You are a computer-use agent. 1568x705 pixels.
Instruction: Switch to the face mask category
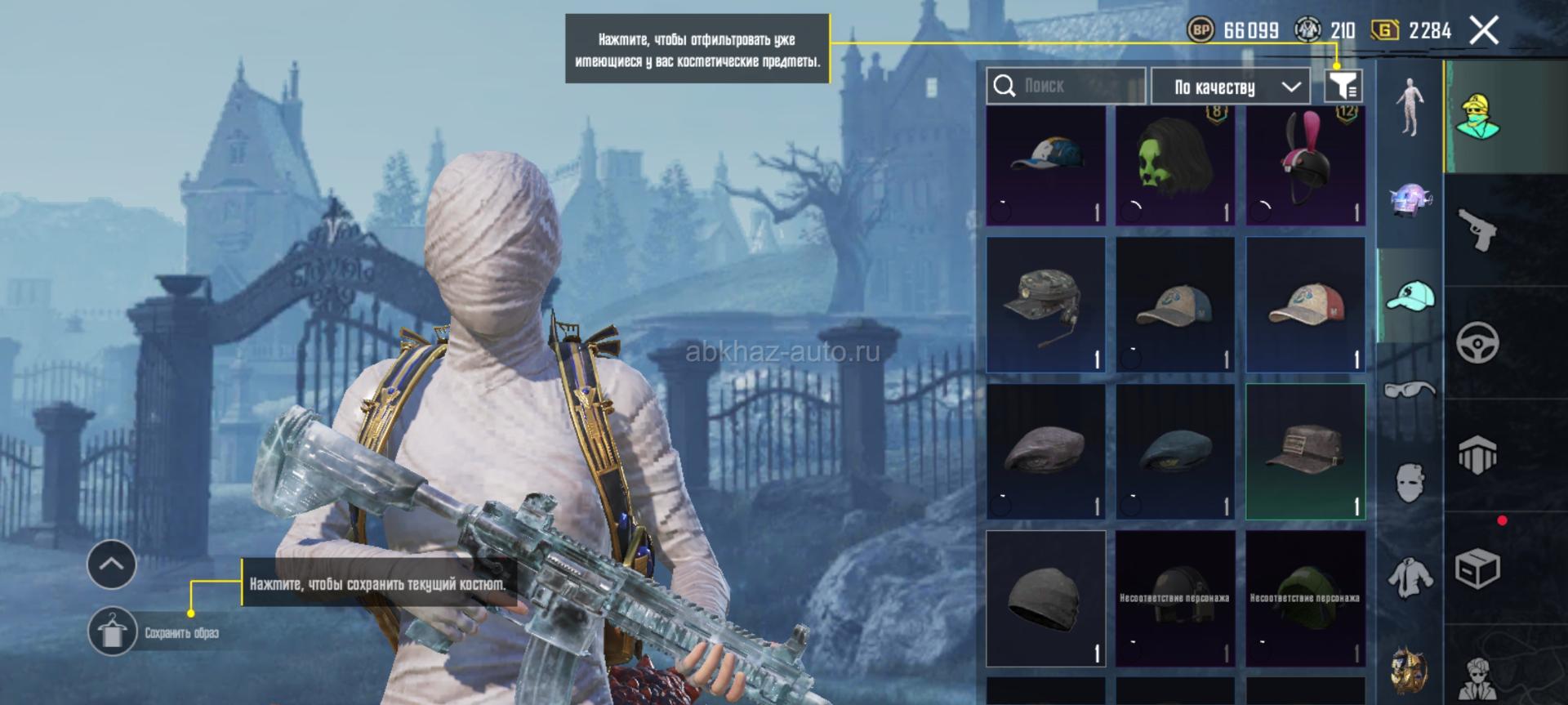(1409, 482)
